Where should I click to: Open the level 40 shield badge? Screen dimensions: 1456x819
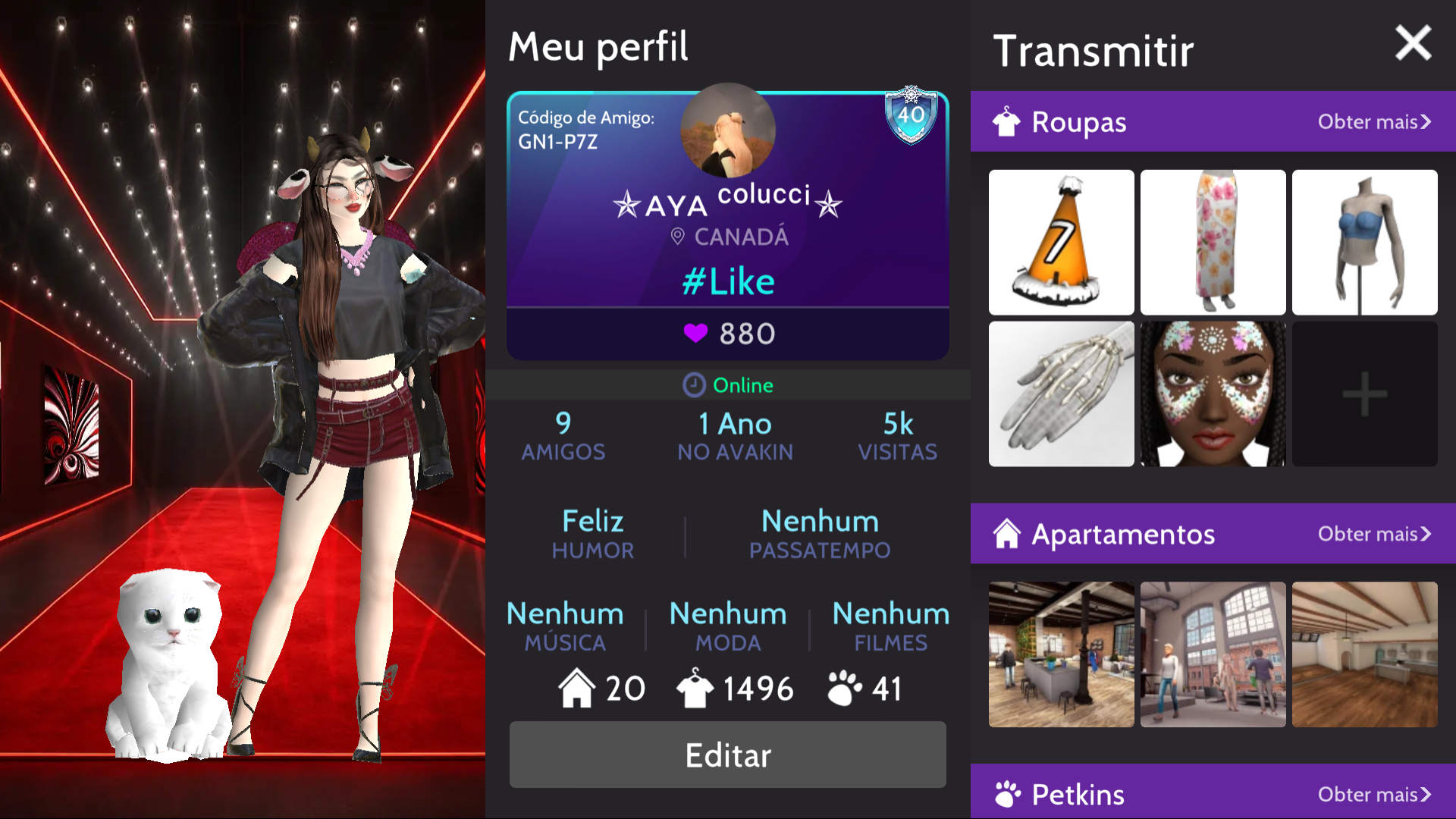pos(911,115)
